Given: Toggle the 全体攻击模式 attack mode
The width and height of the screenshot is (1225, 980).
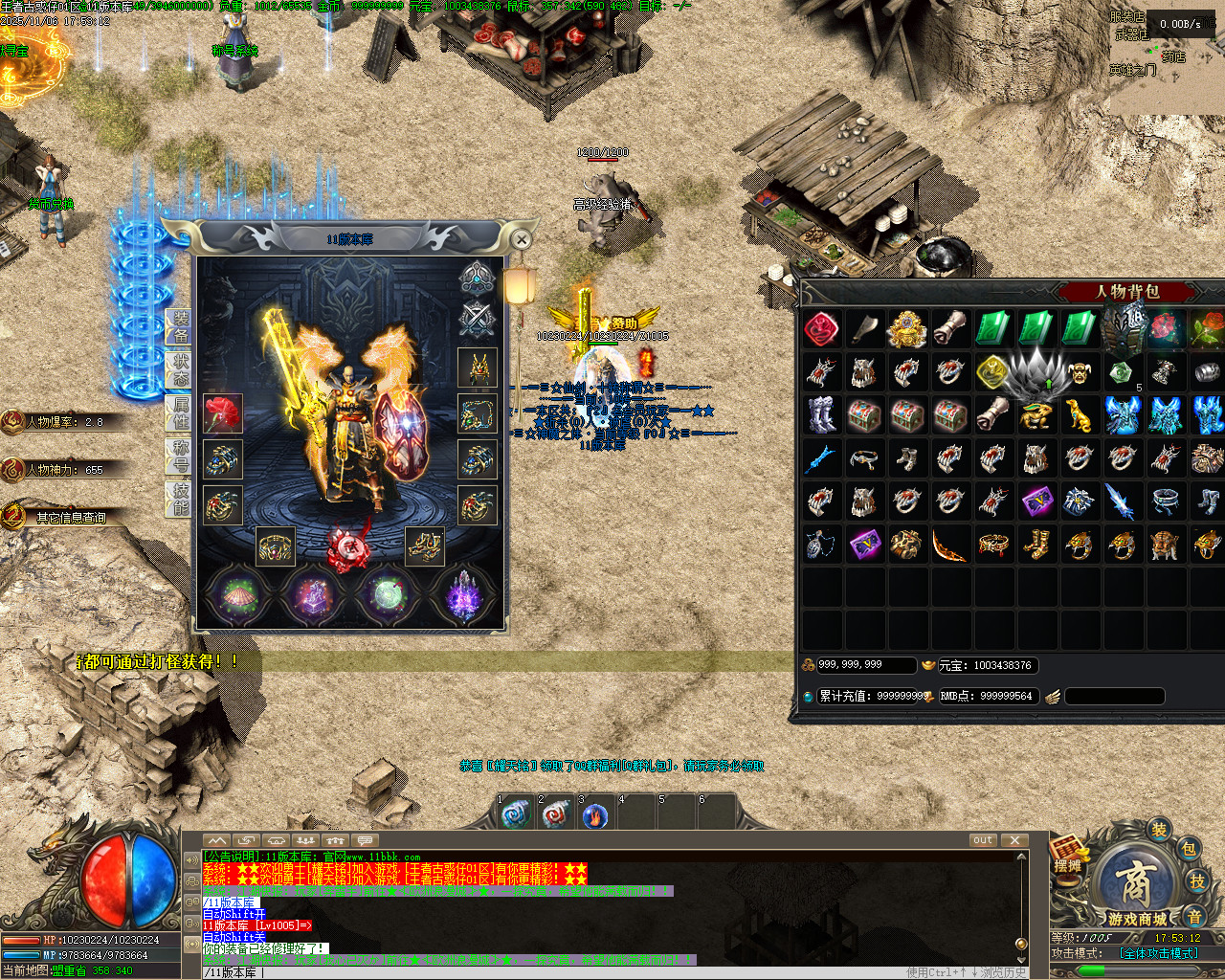Looking at the screenshot, I should (1158, 953).
